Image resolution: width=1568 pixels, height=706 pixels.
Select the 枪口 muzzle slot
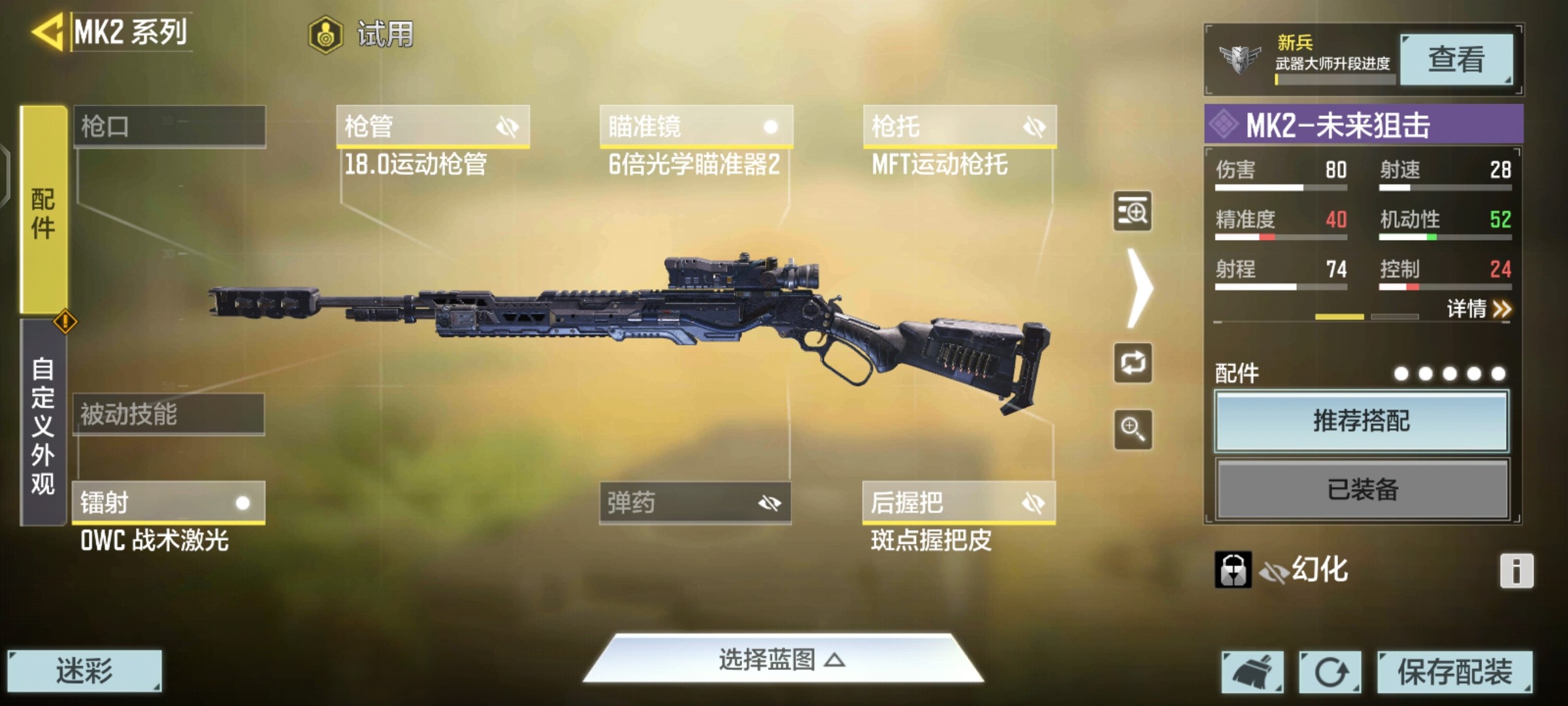pyautogui.click(x=170, y=126)
